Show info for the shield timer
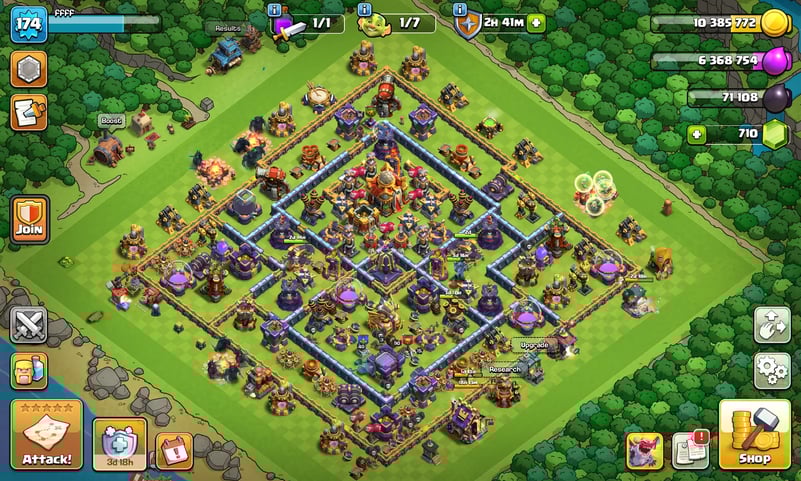Image resolution: width=801 pixels, height=481 pixels. (x=461, y=9)
